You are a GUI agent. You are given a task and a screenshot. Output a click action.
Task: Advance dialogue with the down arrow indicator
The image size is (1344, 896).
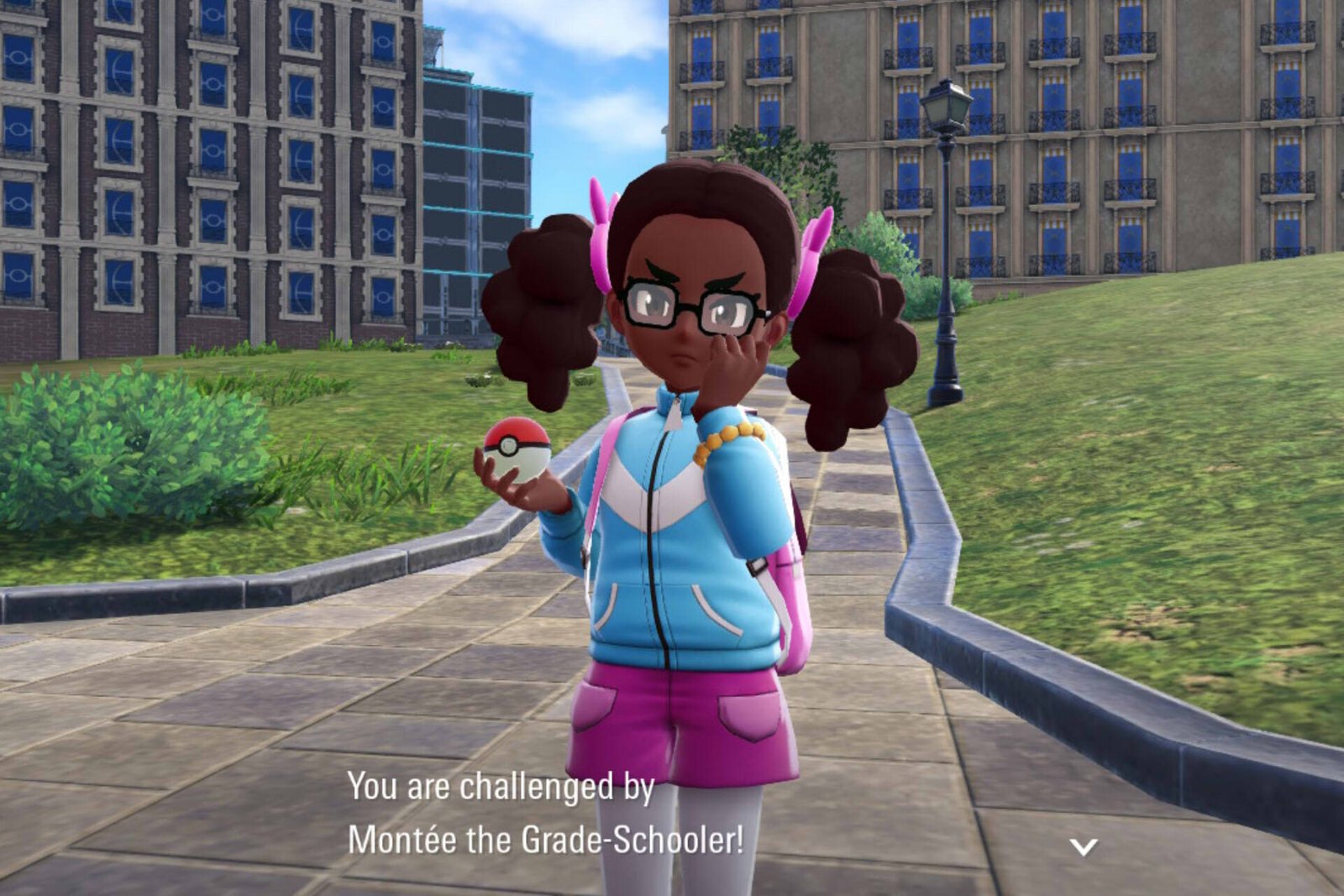coord(1084,846)
